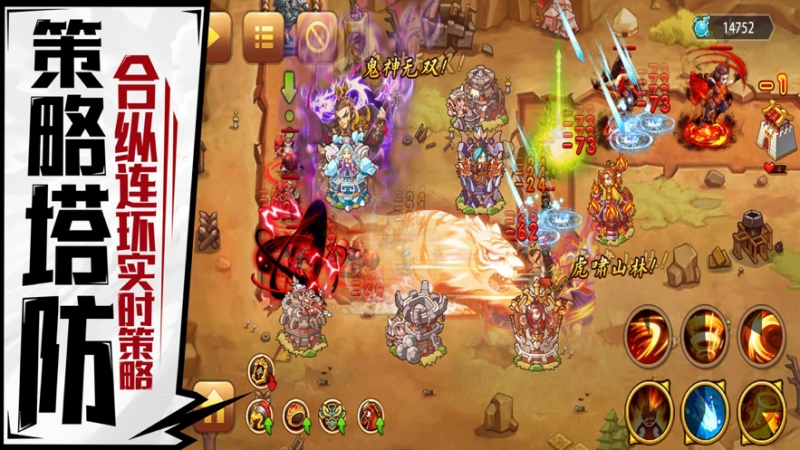Cast the golden whirlwind tornado skill

coord(704,335)
